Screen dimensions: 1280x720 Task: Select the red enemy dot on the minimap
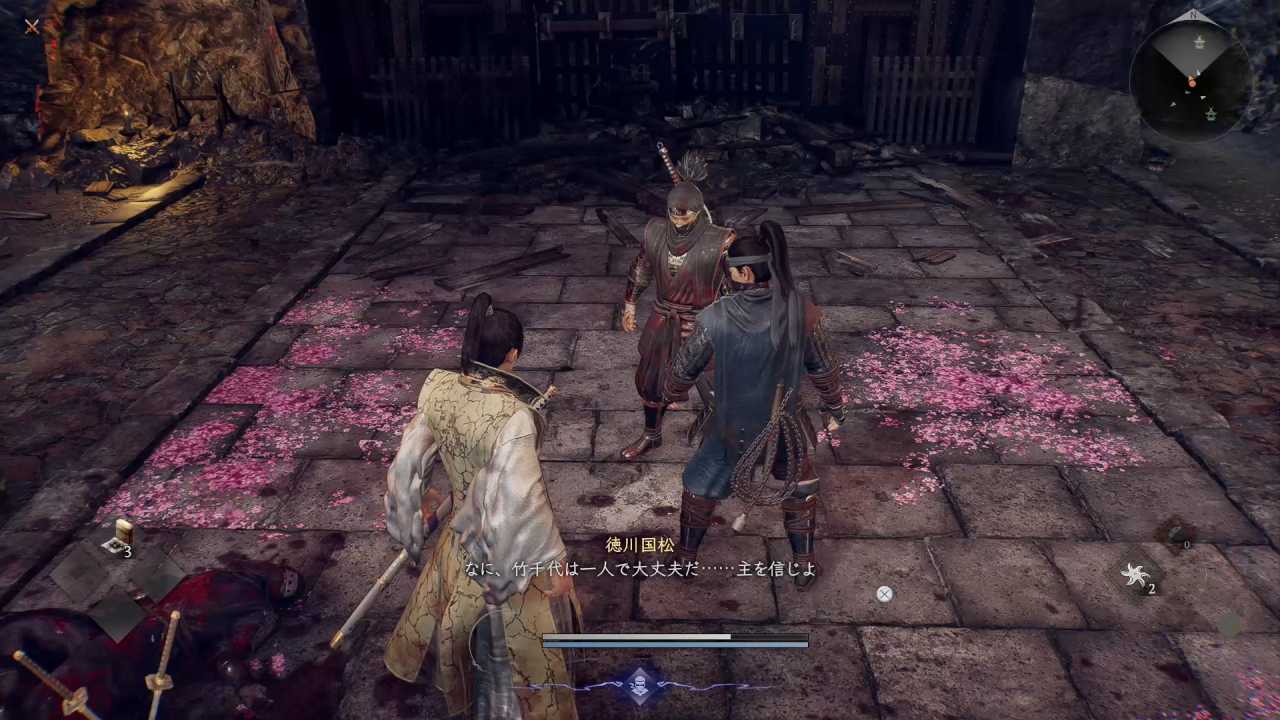[x=1193, y=84]
